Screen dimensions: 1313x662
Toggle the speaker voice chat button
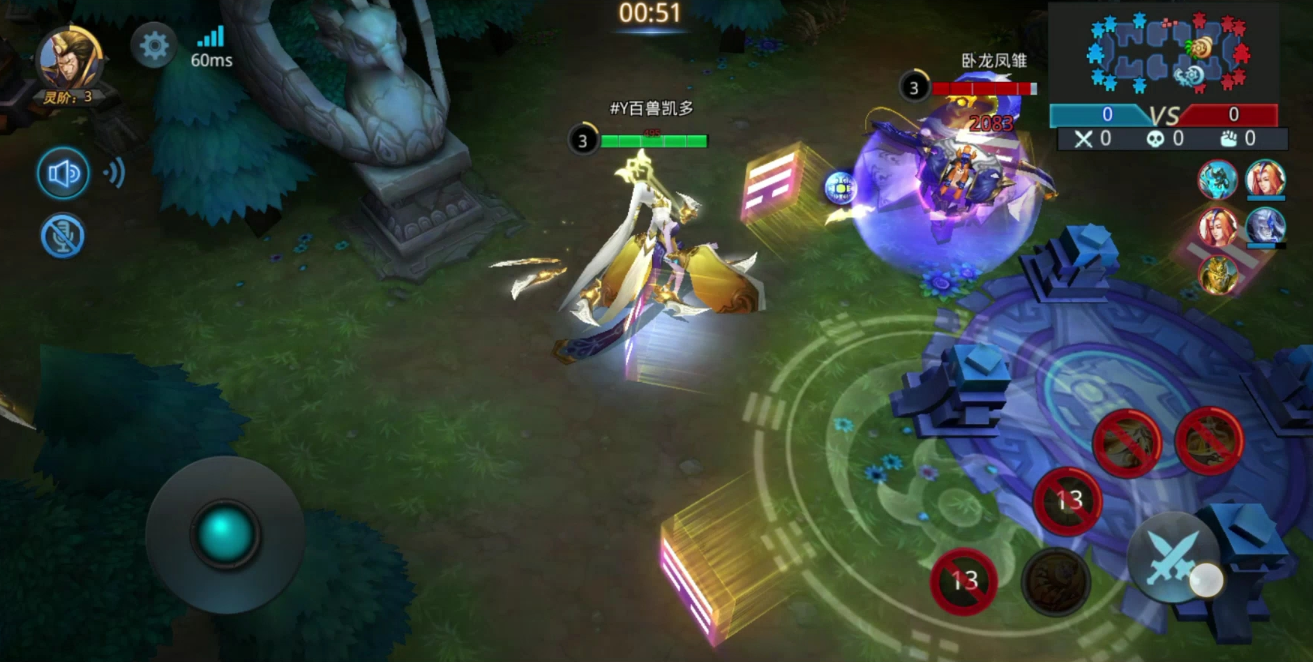pos(63,174)
